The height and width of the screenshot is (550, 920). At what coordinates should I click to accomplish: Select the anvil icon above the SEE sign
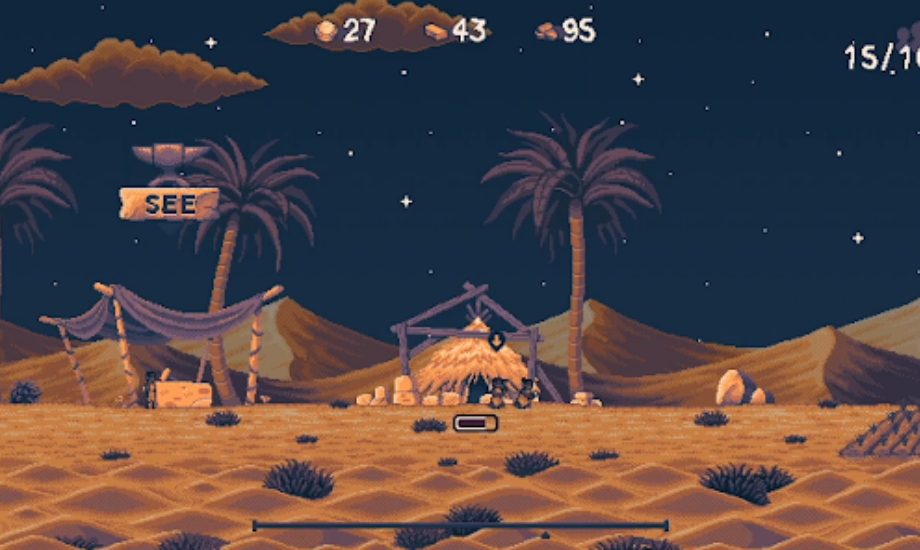(x=170, y=156)
